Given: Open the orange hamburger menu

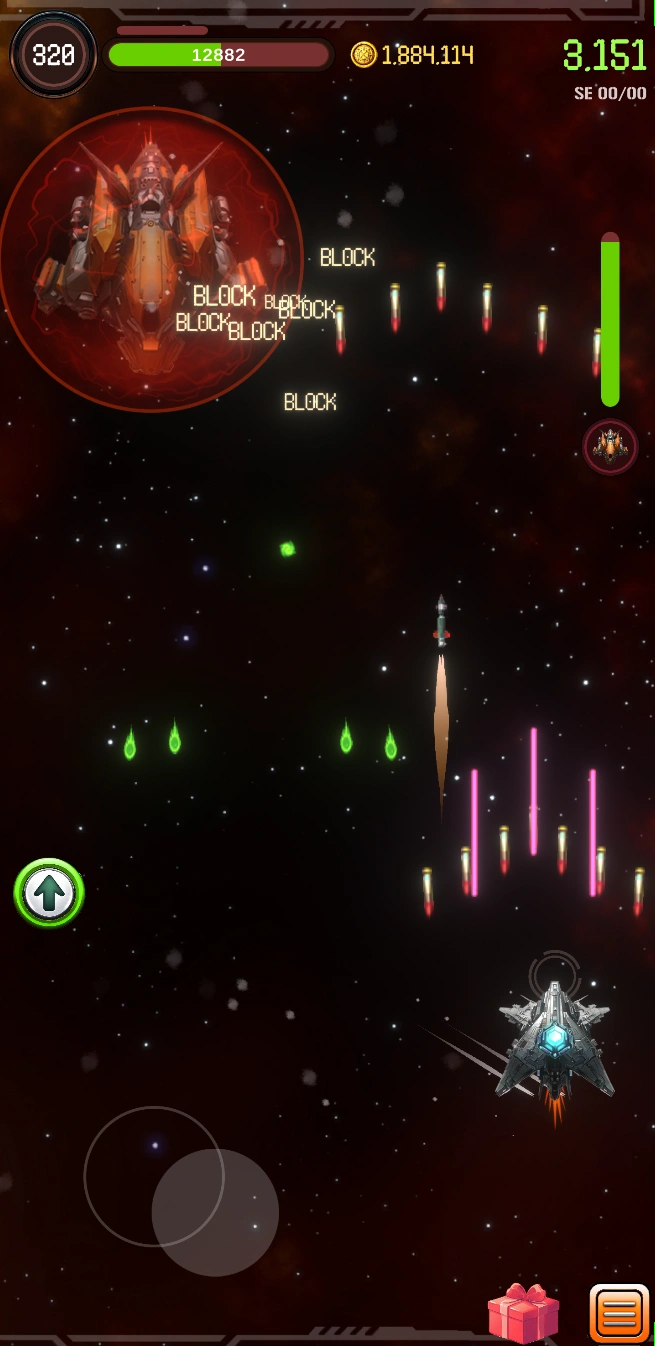Looking at the screenshot, I should [619, 1313].
